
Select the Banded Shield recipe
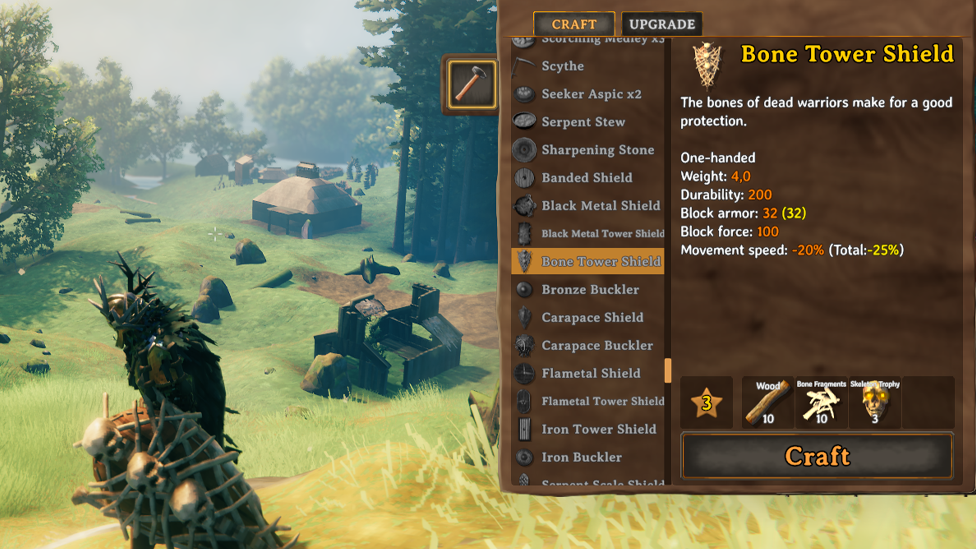tap(587, 178)
